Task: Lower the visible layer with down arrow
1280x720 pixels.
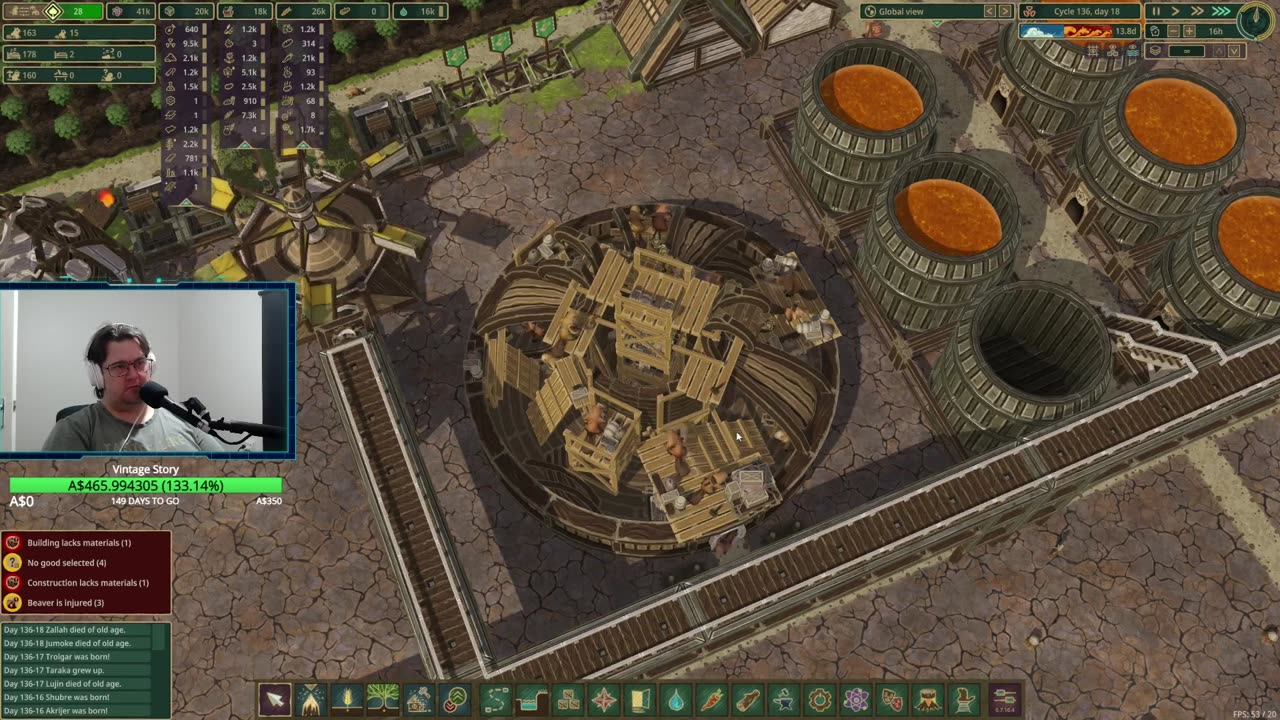Action: (1234, 51)
